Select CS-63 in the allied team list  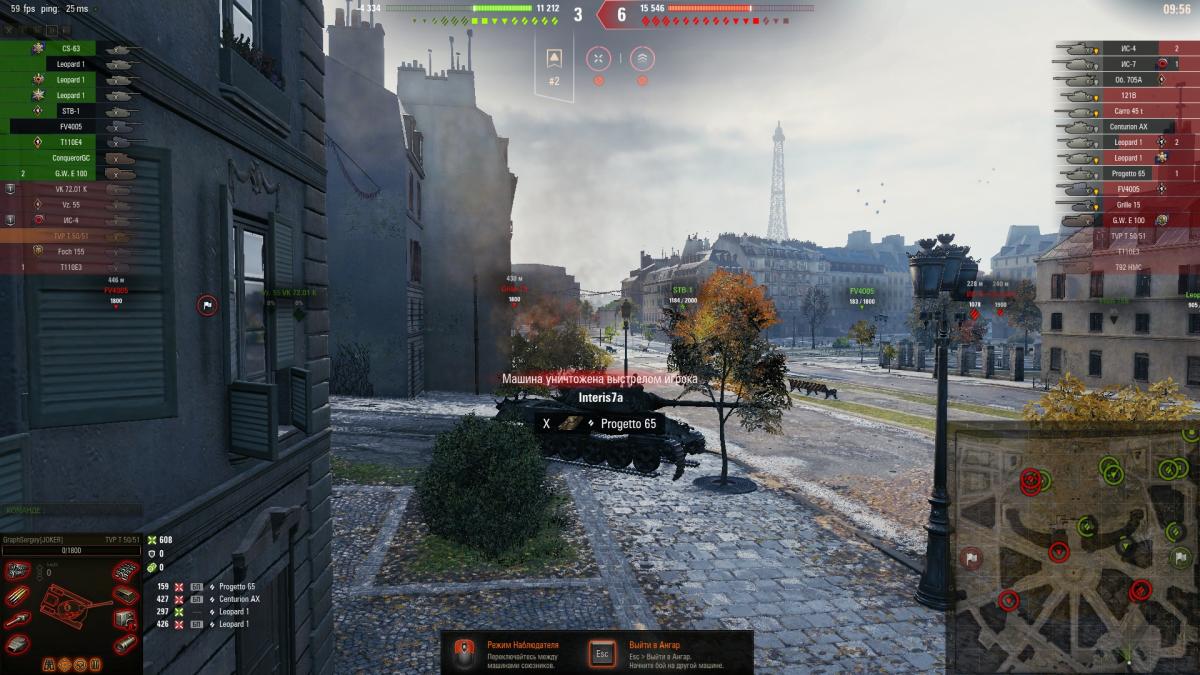tap(70, 48)
